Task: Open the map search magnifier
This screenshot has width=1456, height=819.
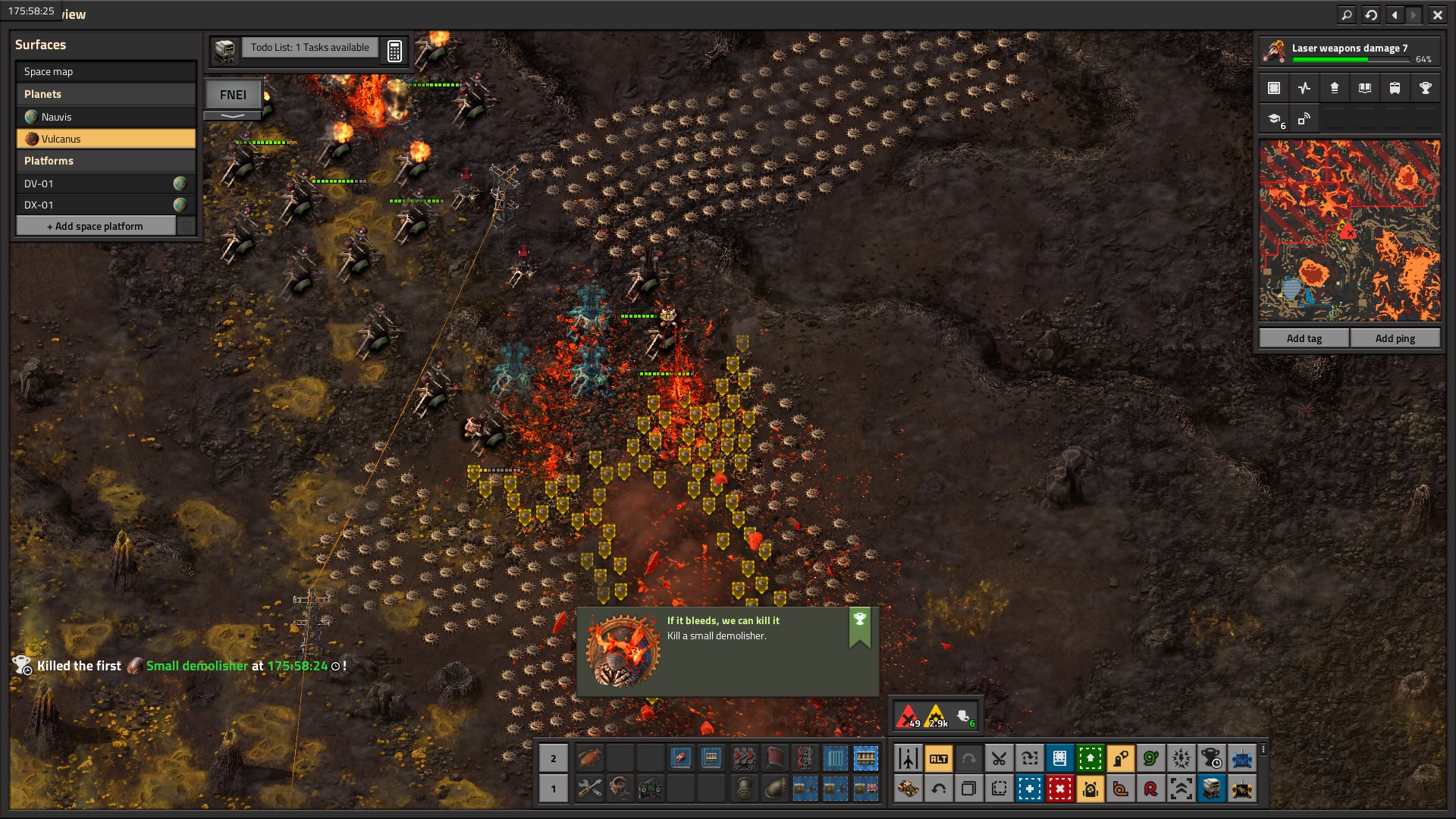Action: coord(1347,14)
